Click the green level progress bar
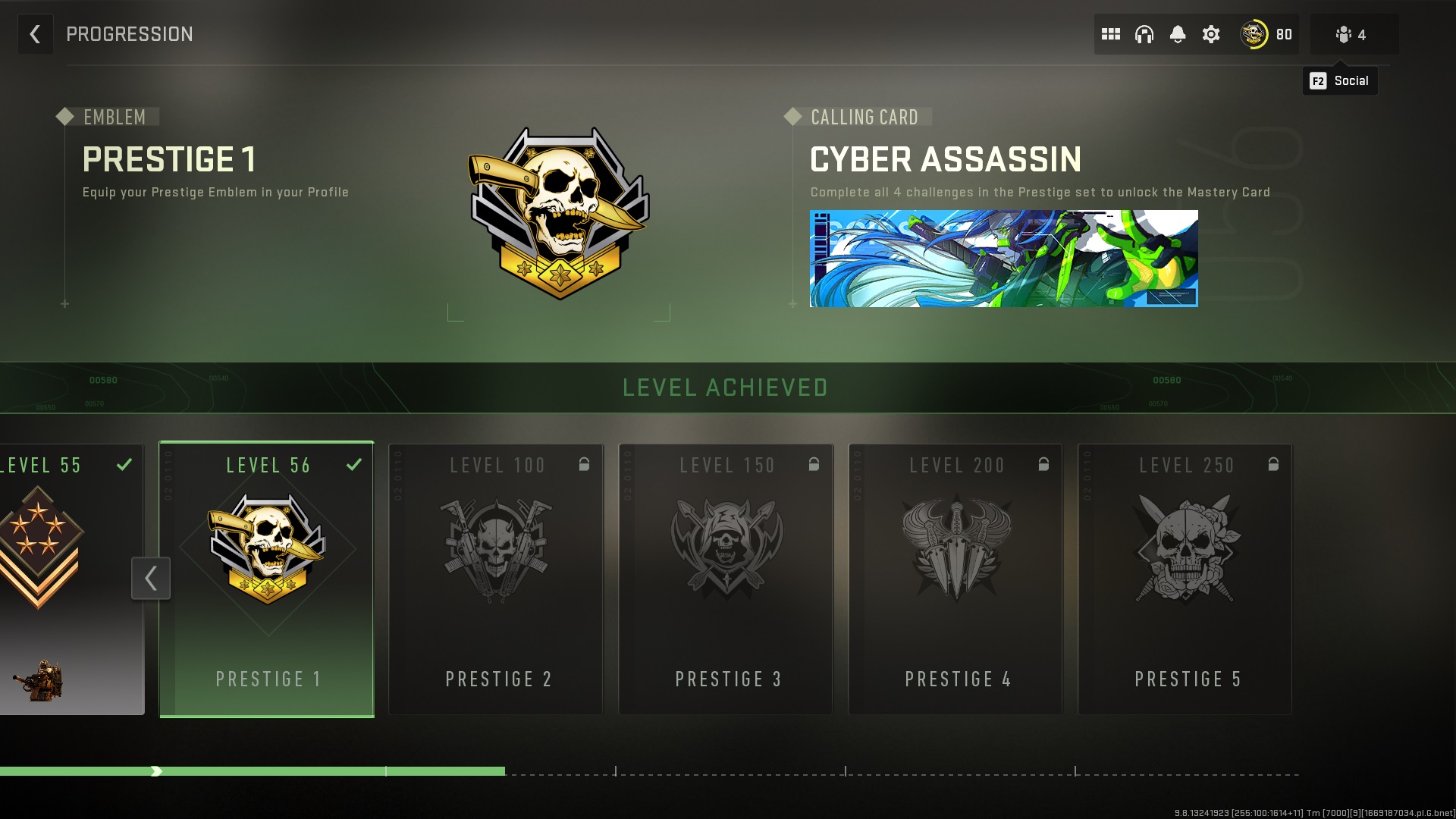This screenshot has width=1456, height=819. [250, 770]
